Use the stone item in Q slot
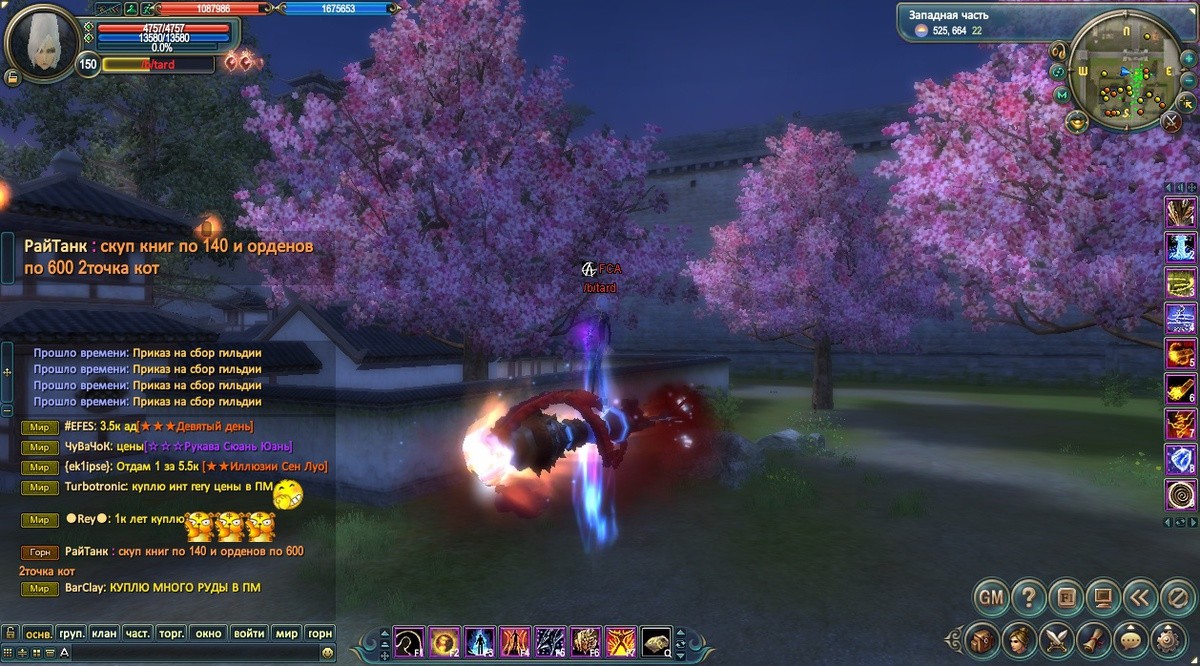This screenshot has width=1200, height=666. (656, 640)
